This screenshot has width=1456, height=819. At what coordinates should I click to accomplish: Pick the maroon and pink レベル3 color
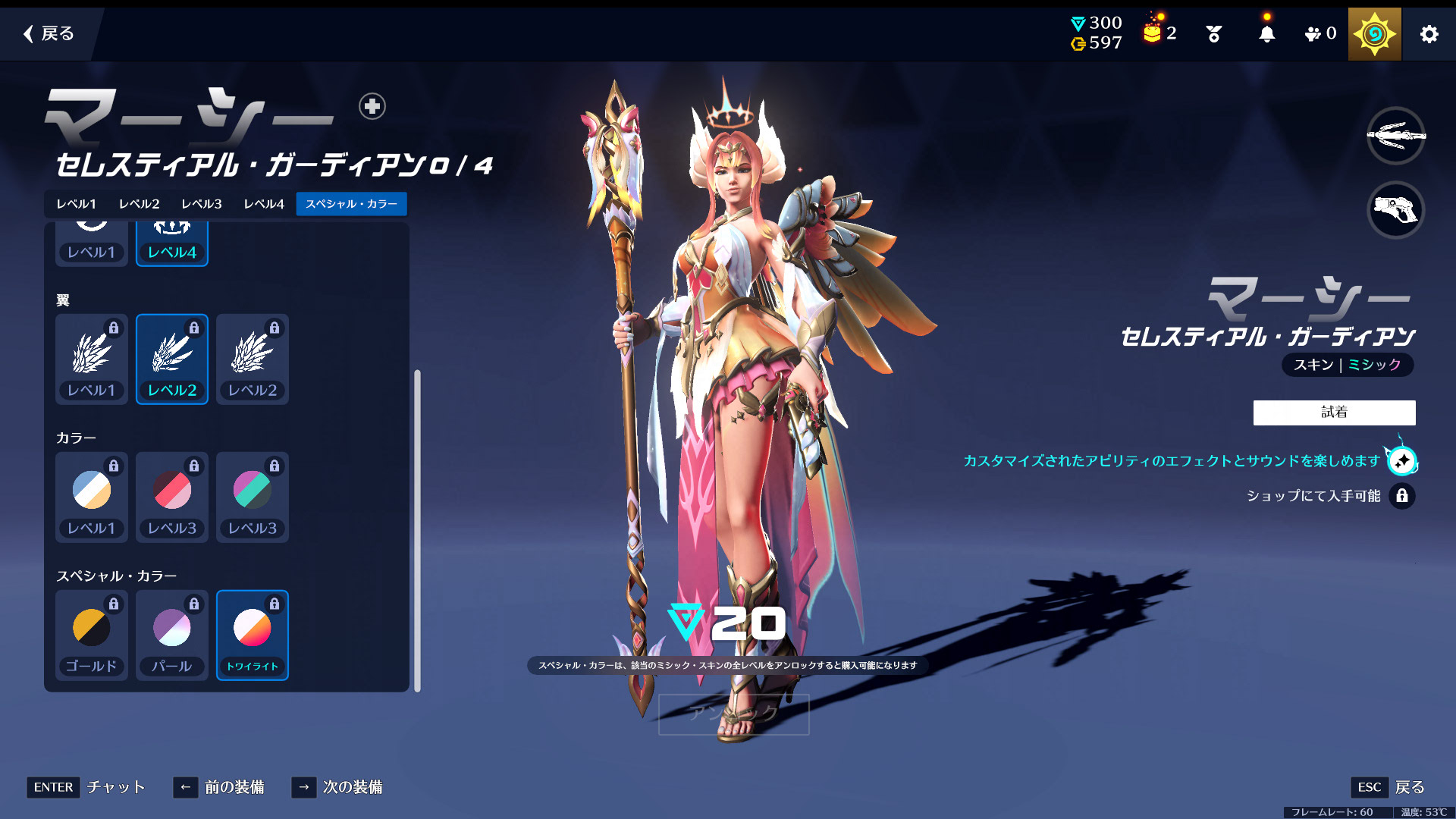click(x=172, y=497)
